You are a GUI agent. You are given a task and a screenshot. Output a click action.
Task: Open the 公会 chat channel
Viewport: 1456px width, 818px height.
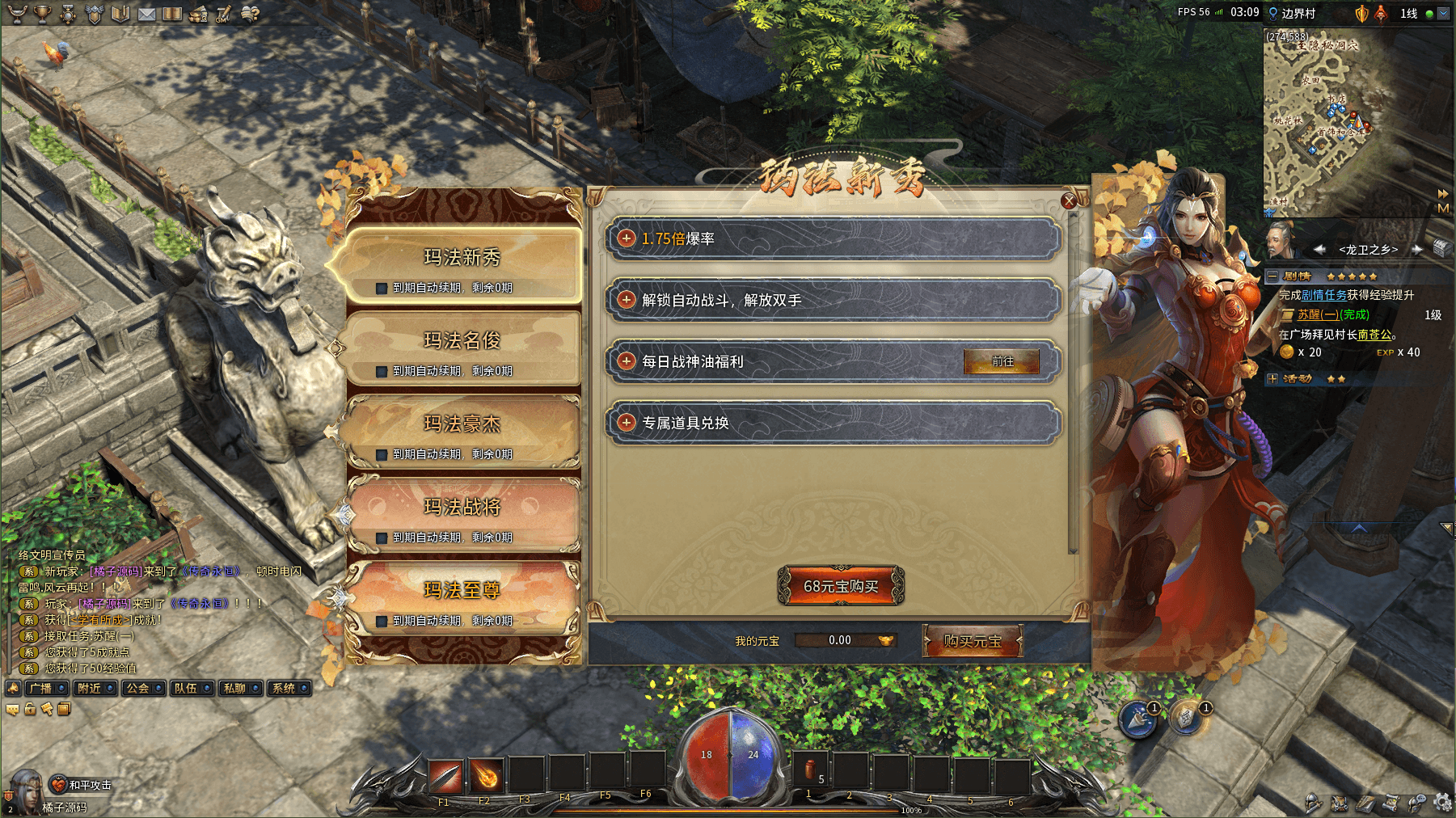(x=143, y=689)
